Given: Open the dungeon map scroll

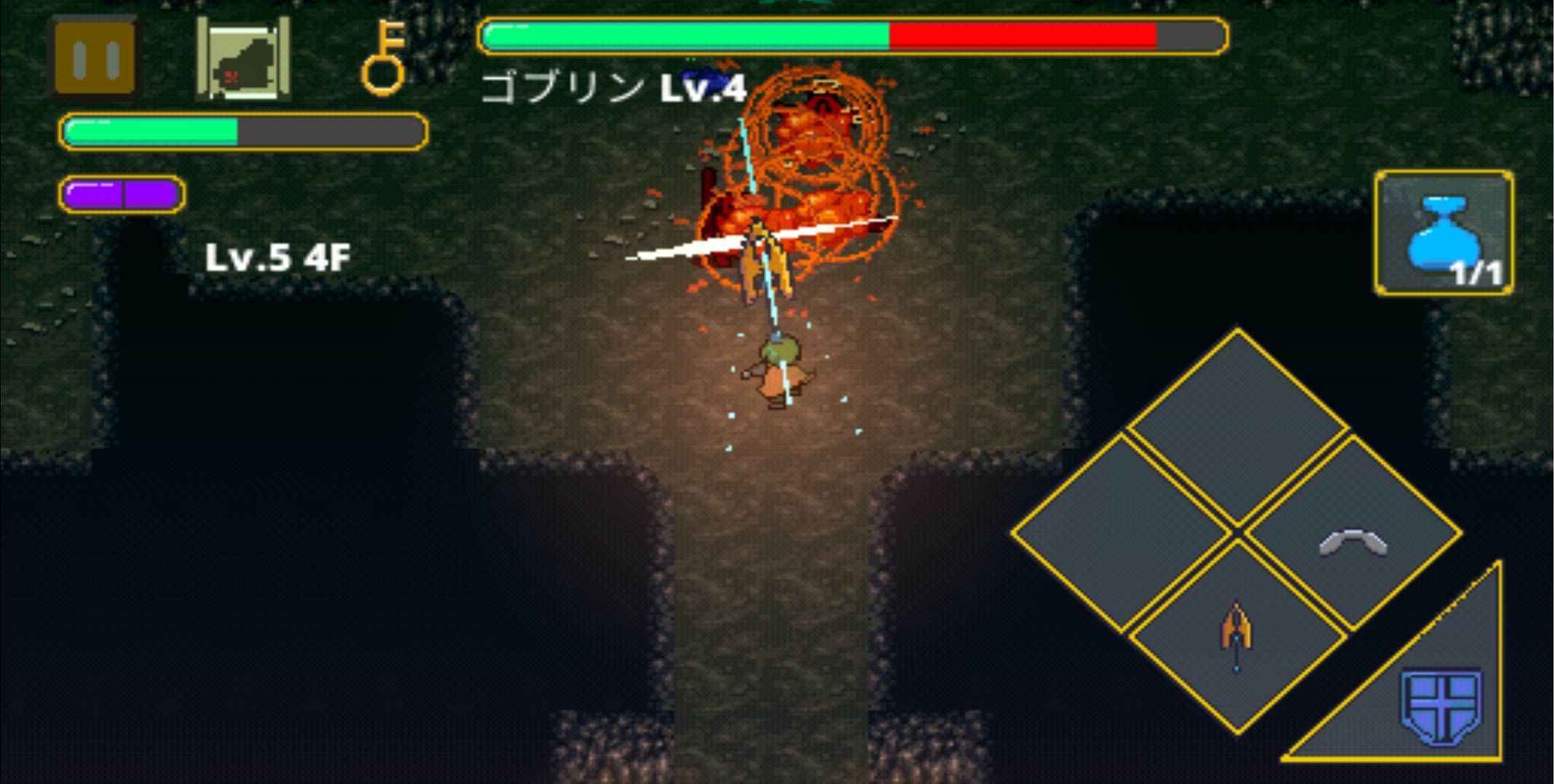Looking at the screenshot, I should [x=243, y=60].
